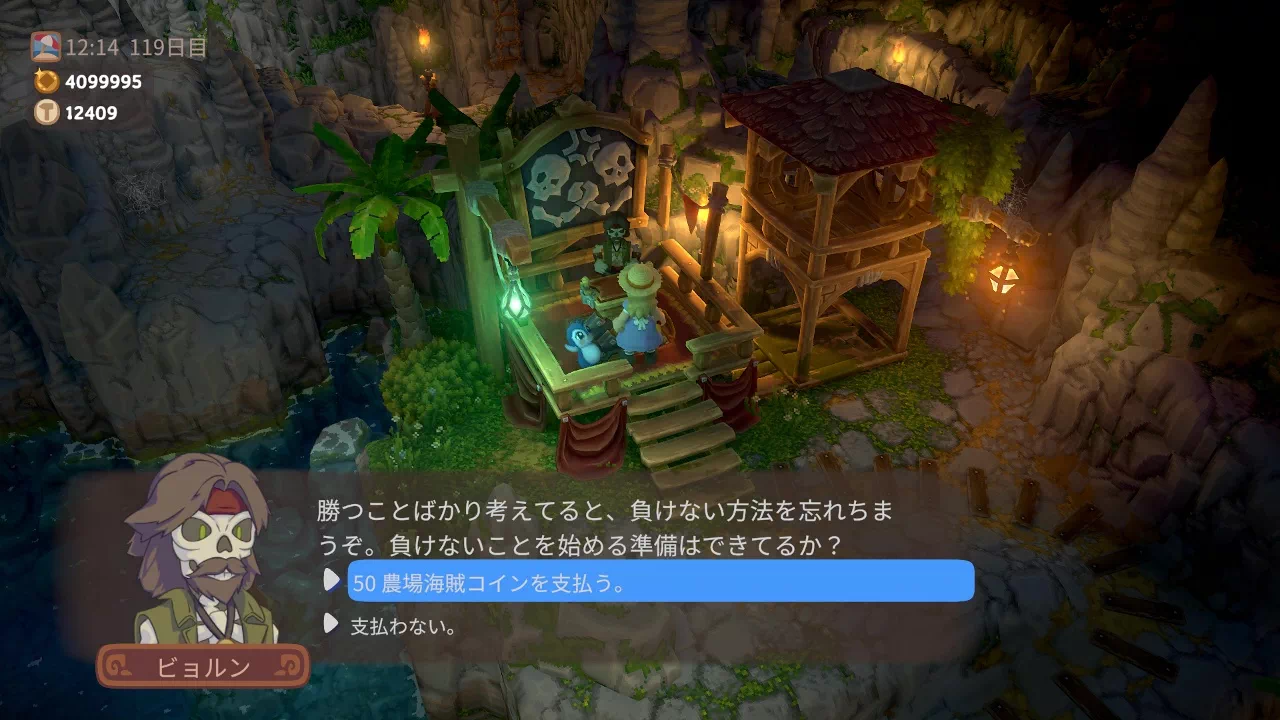Viewport: 1280px width, 720px height.
Task: Click the left swirl ornament on the nameplate
Action: point(115,664)
